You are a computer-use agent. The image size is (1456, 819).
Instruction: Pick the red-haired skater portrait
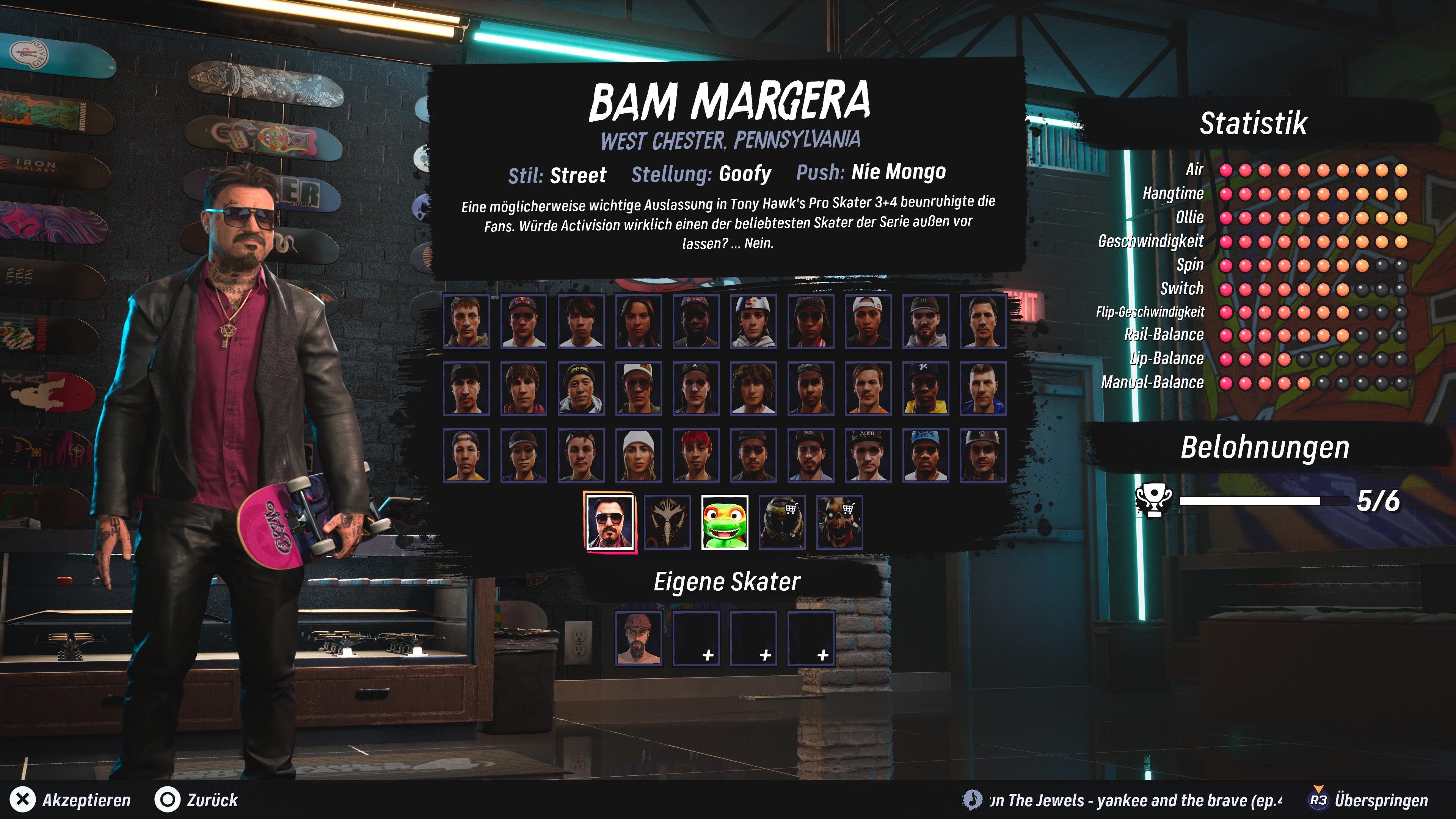696,455
